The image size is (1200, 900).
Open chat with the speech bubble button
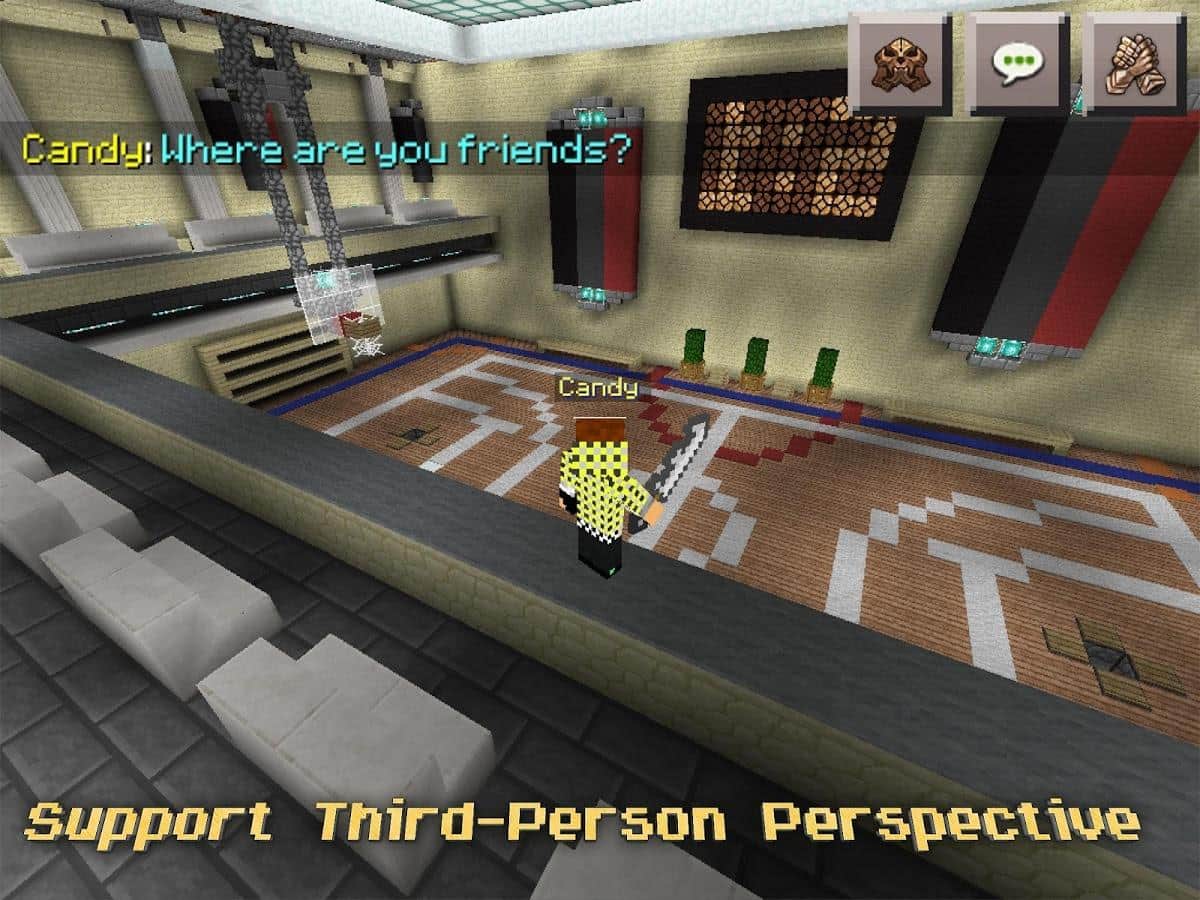pyautogui.click(x=1017, y=63)
